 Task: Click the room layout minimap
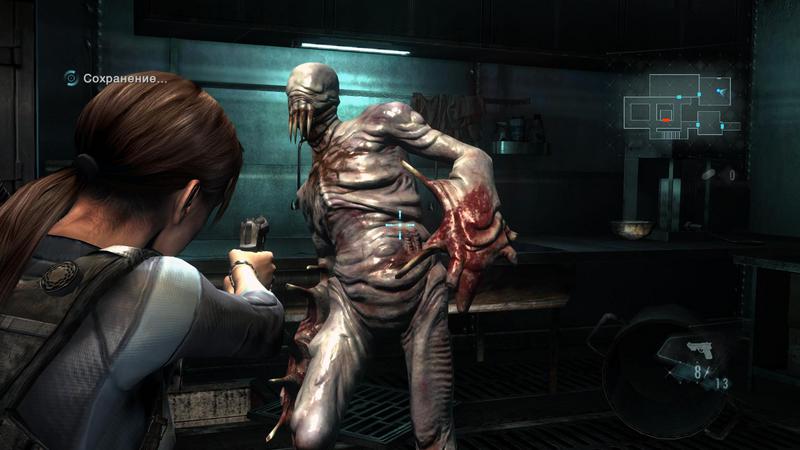[x=682, y=107]
